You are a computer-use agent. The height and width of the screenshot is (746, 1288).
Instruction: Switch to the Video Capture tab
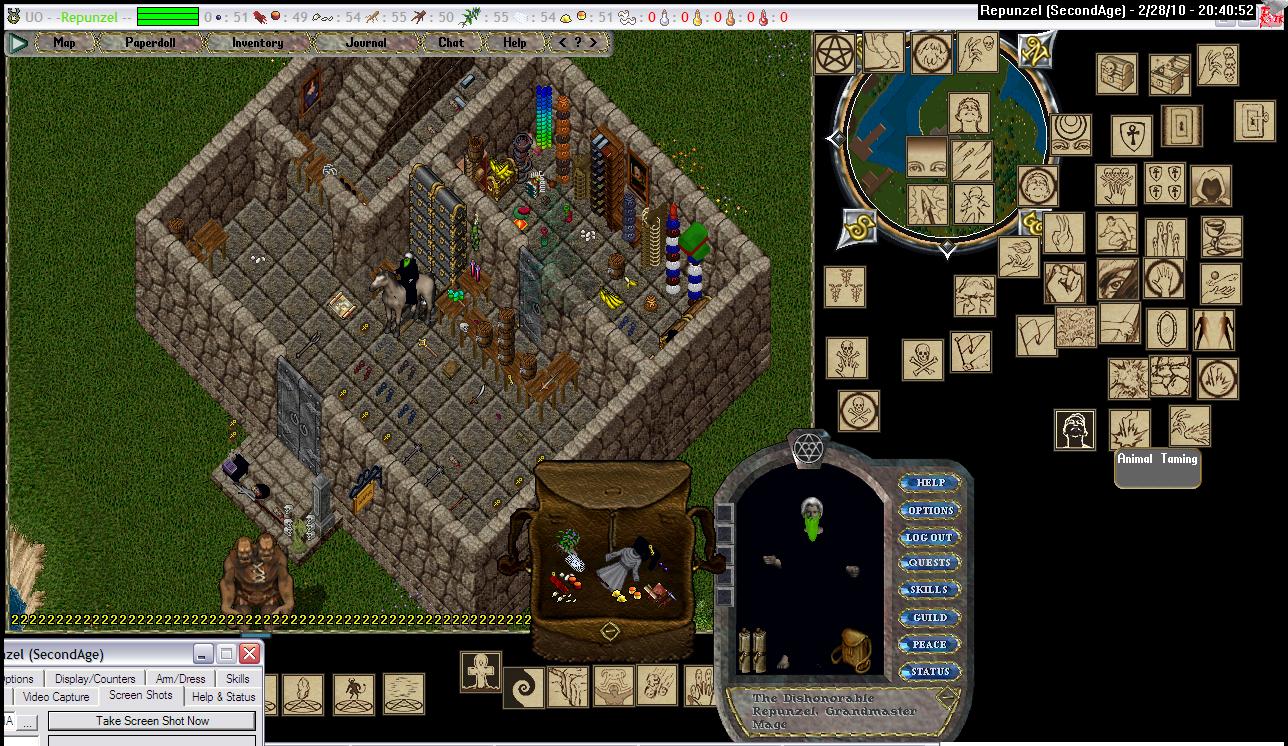(x=56, y=697)
